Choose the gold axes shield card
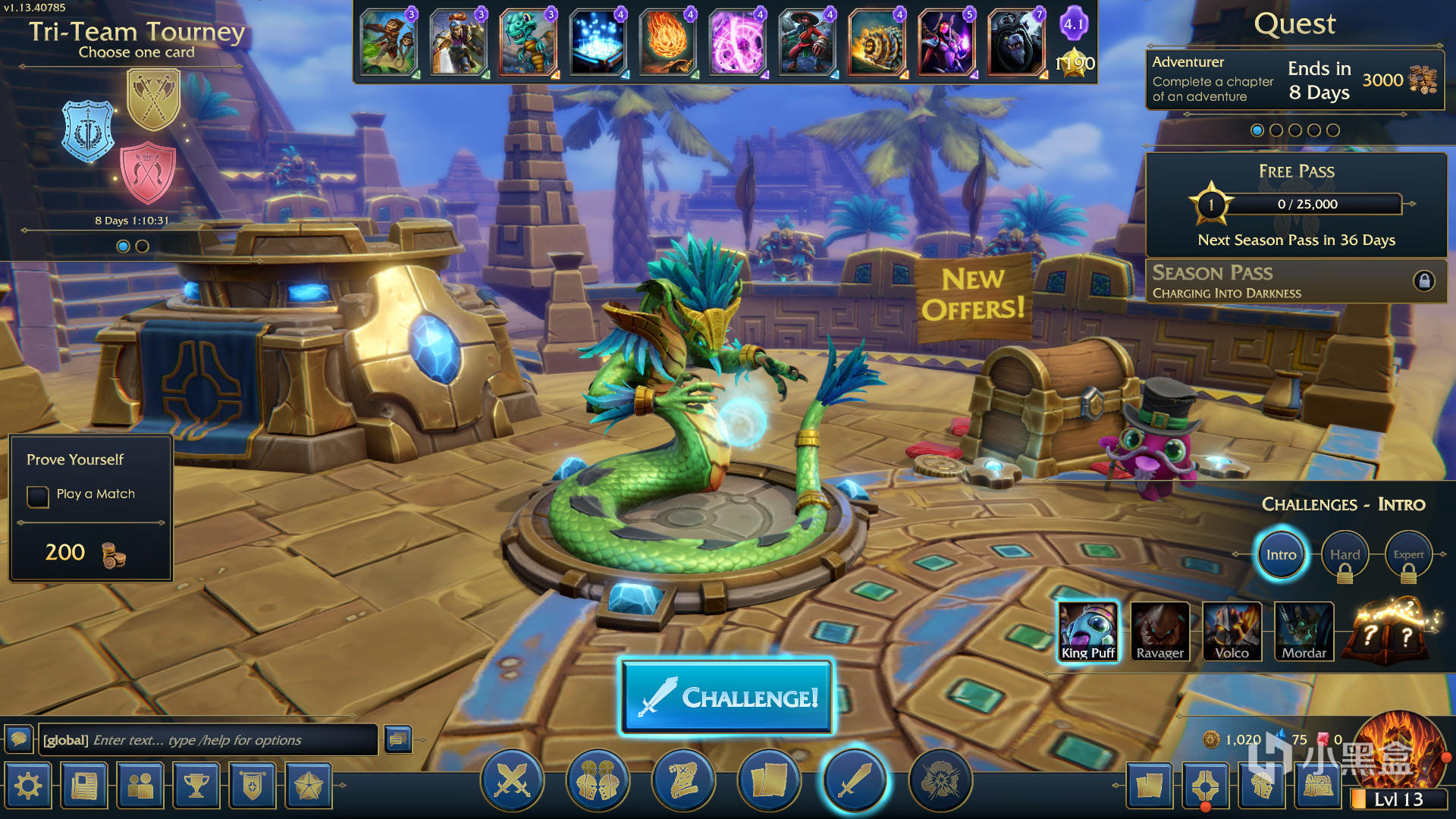 [153, 99]
